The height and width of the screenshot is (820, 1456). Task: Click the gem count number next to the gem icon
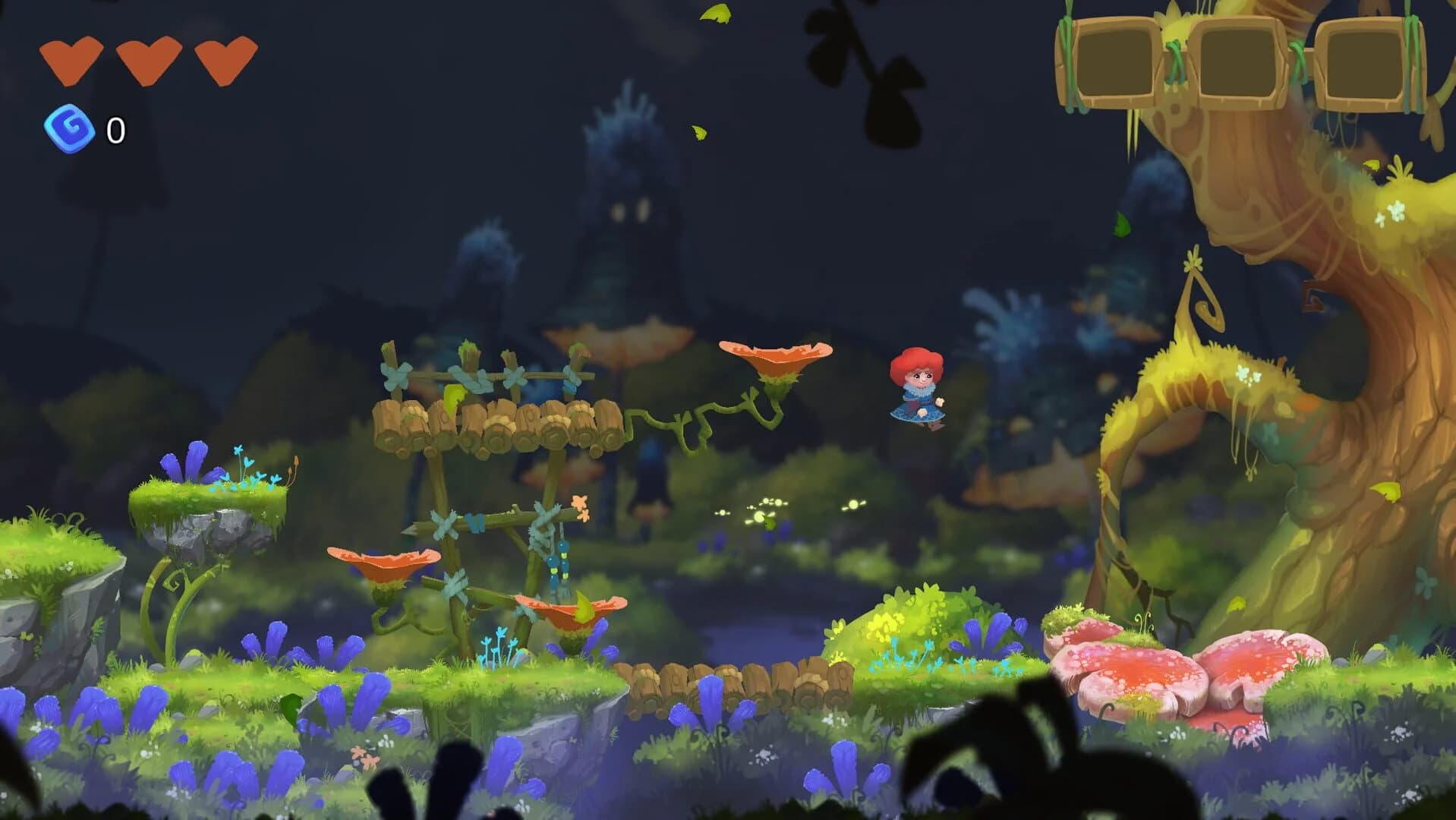tap(115, 131)
